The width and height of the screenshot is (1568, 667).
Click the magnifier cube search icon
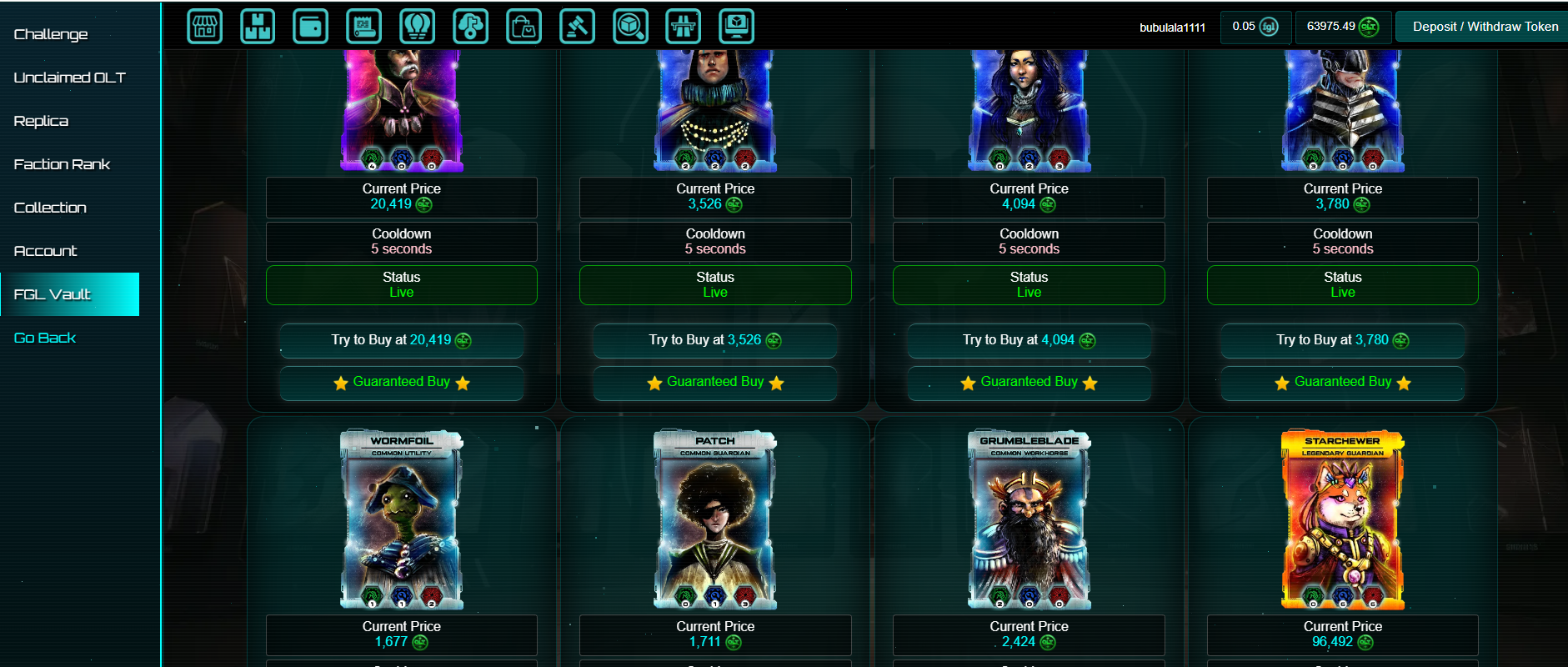coord(630,27)
